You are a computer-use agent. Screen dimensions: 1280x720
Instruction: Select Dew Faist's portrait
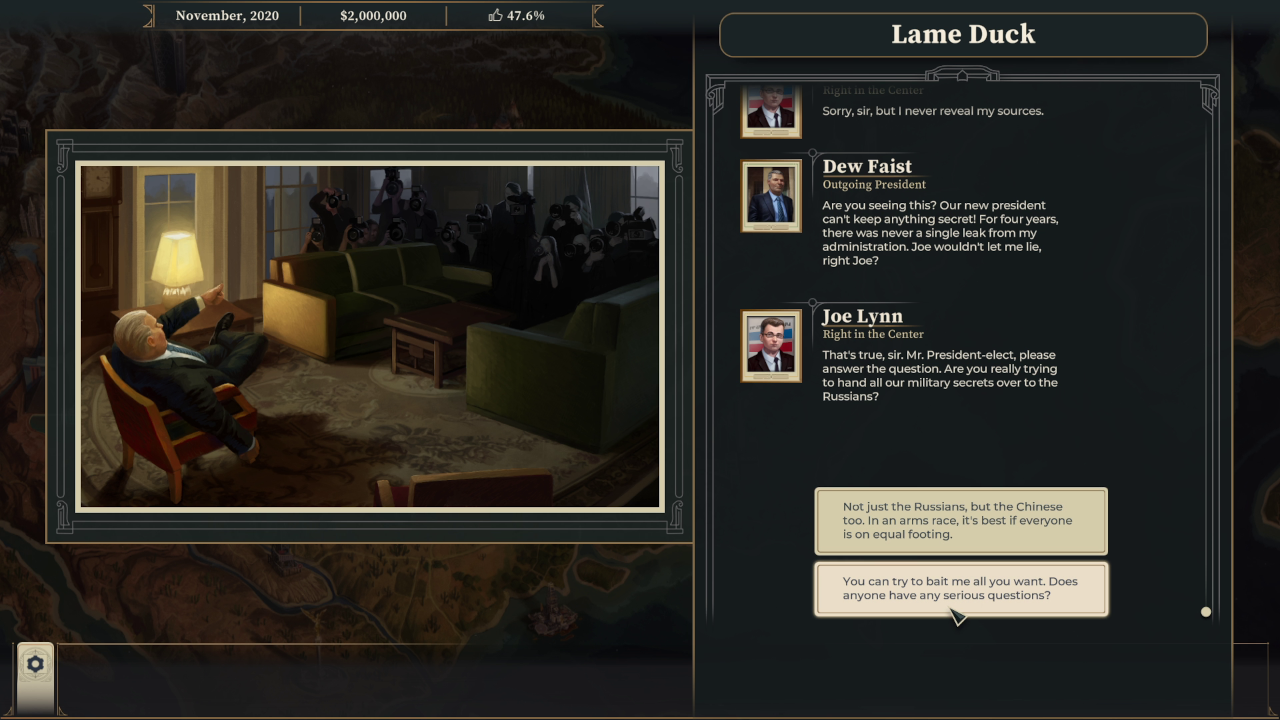click(x=771, y=196)
